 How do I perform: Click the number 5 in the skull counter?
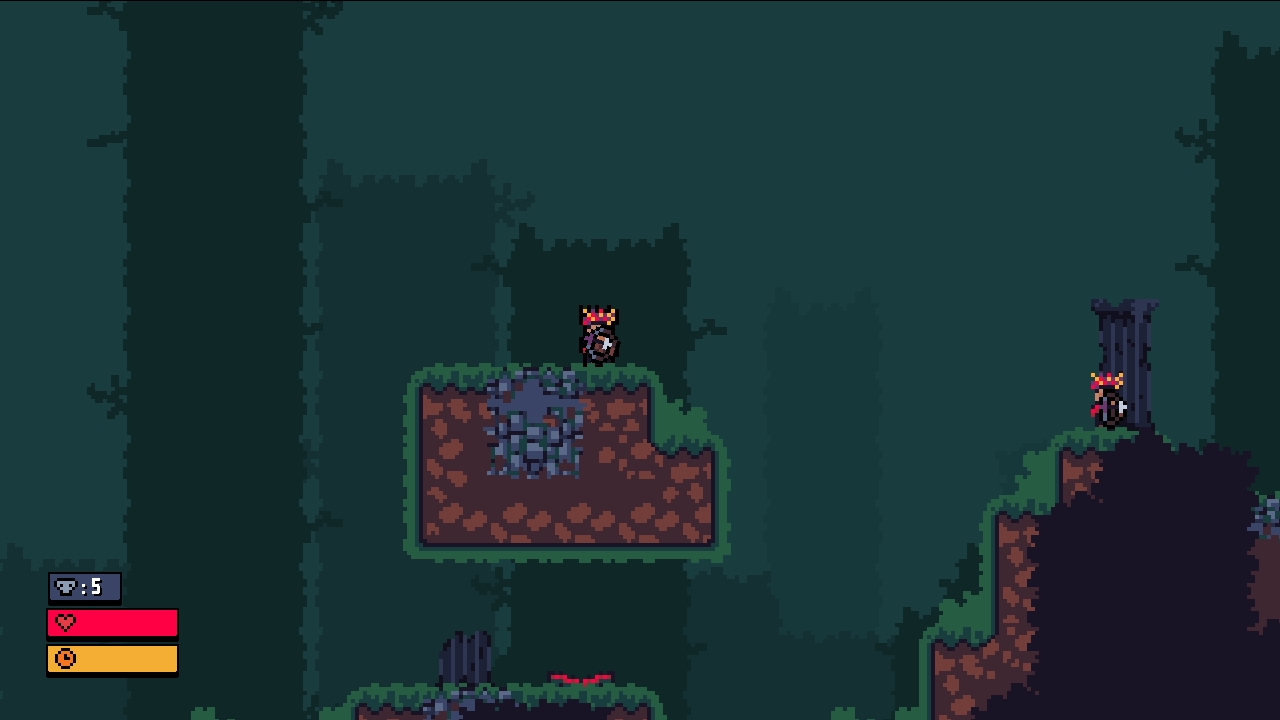(x=97, y=588)
